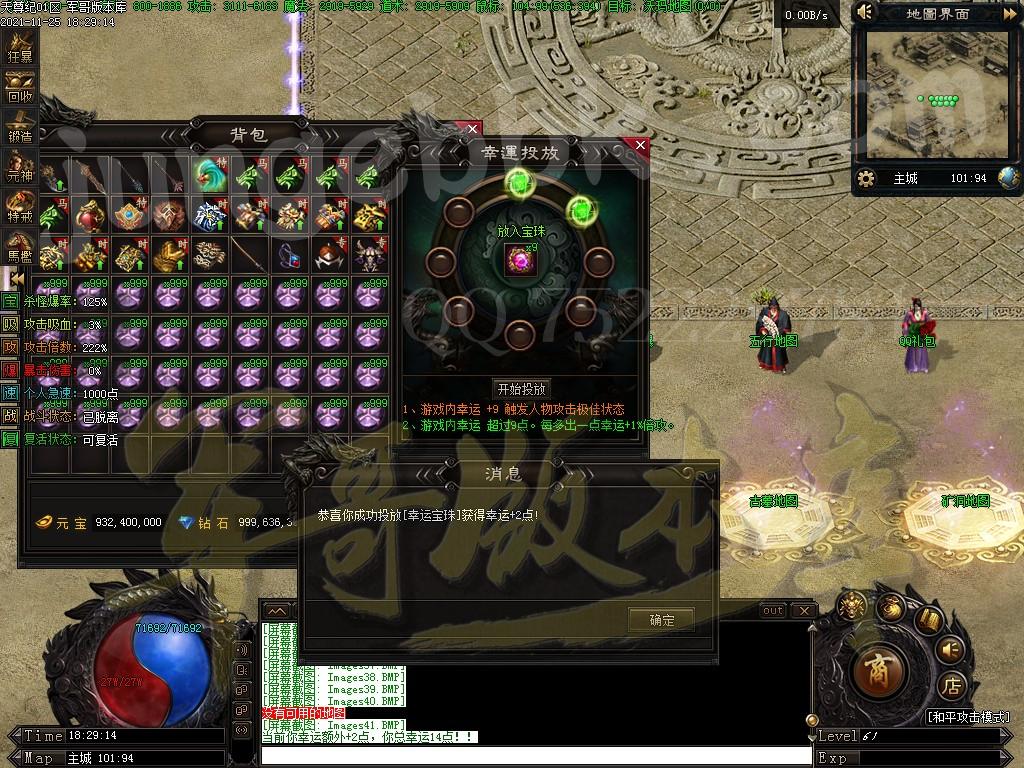The height and width of the screenshot is (768, 1024).
Task: Open the 特戒 special ring menu
Action: click(x=20, y=208)
